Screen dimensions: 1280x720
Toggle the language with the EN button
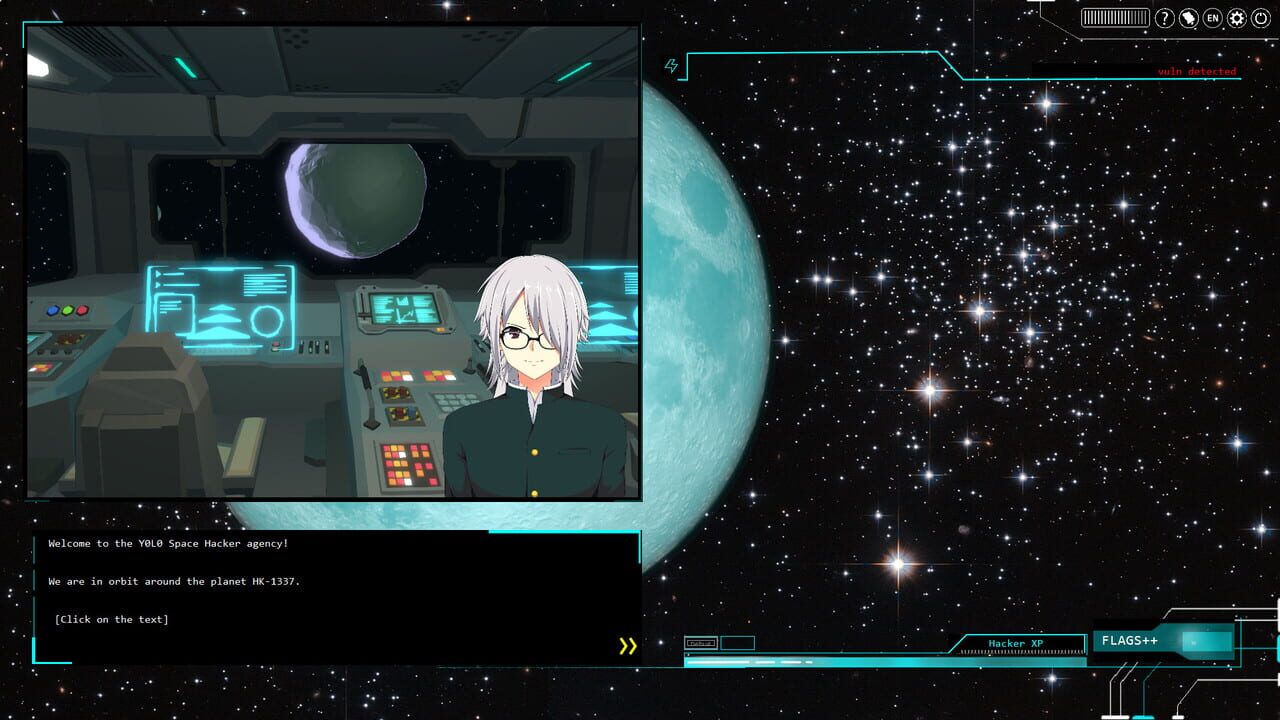point(1211,17)
